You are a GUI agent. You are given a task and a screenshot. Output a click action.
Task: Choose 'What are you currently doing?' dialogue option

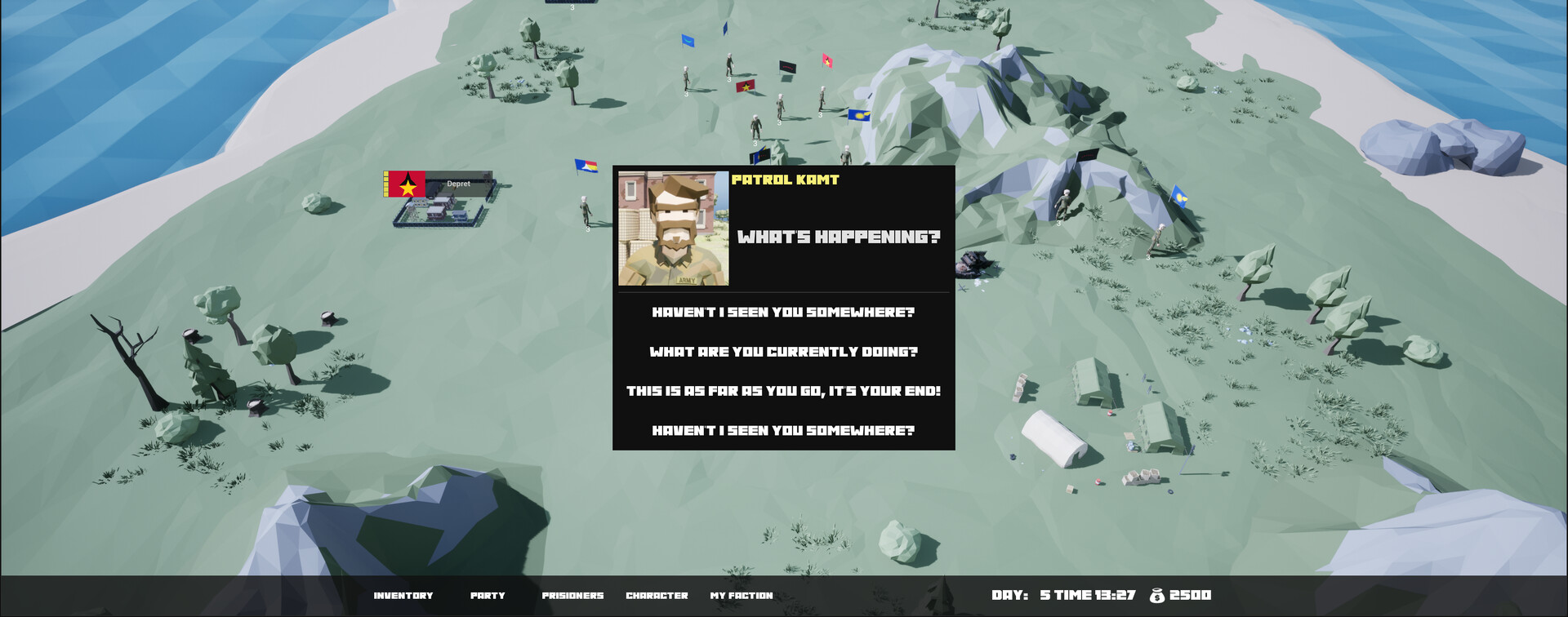(785, 351)
